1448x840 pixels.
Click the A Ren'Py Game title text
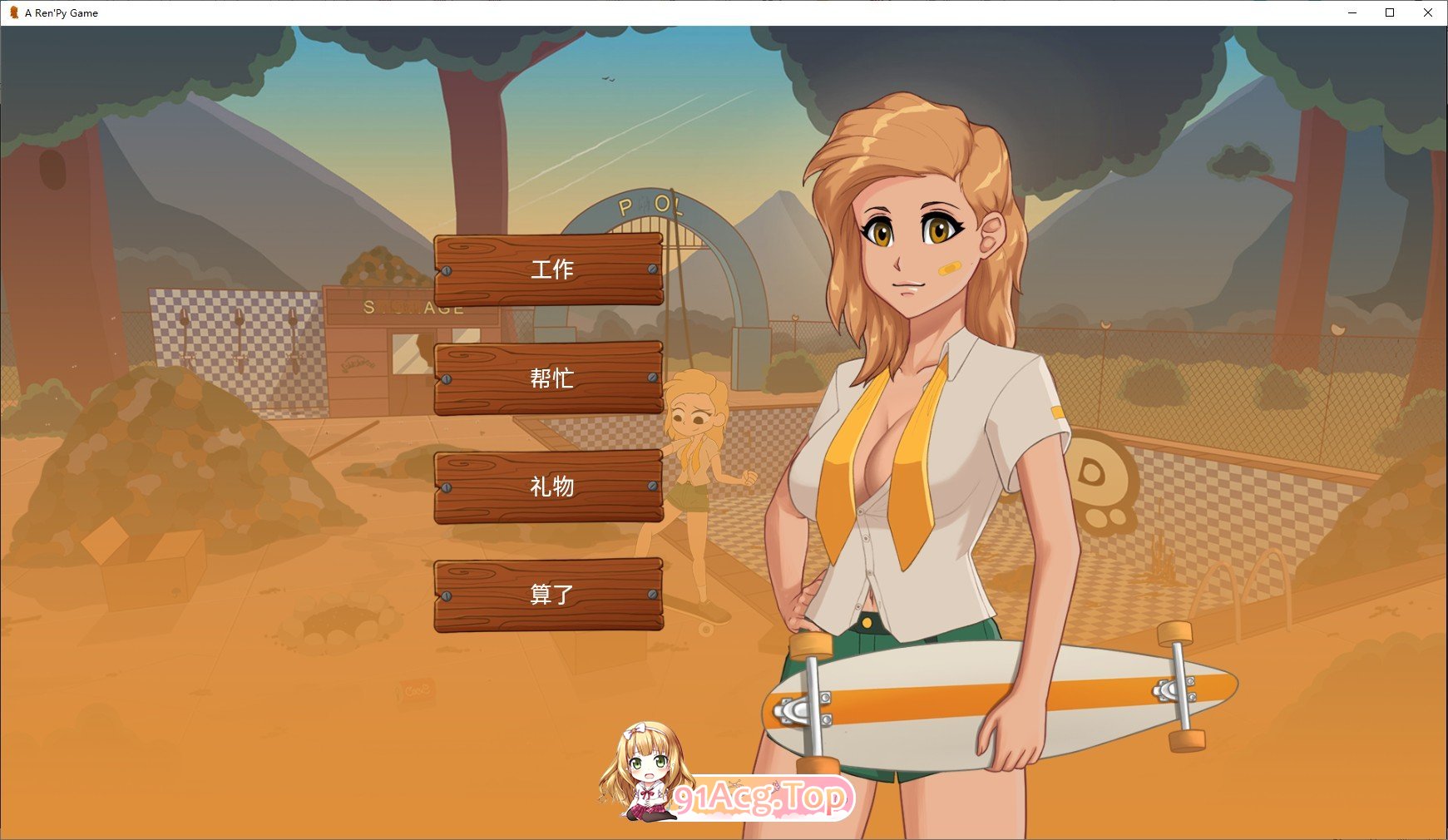[60, 12]
